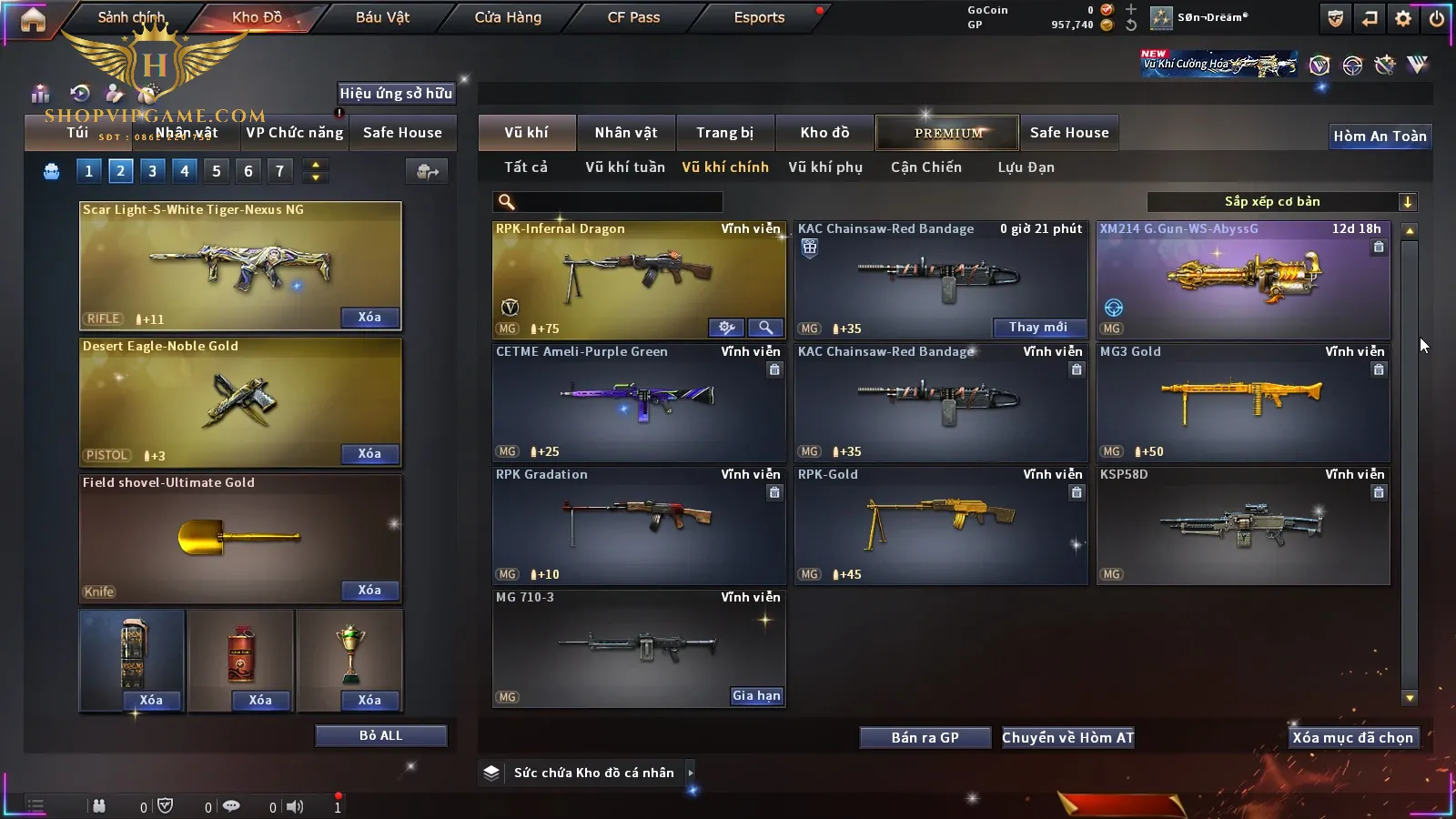Click Gia hạn on MG 710-3
Image resolution: width=1456 pixels, height=819 pixels.
pyautogui.click(x=756, y=696)
